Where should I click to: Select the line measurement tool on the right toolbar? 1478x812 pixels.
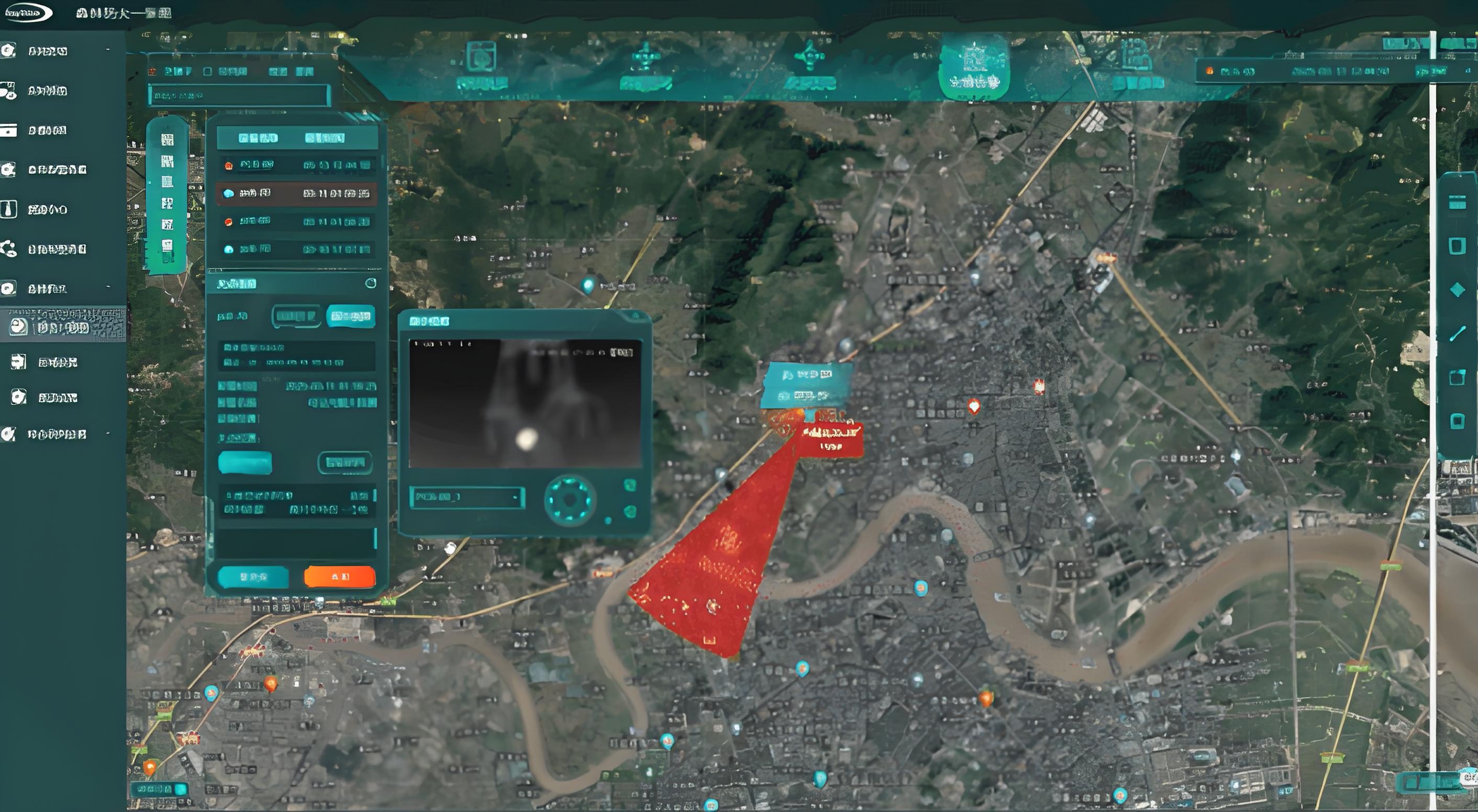click(x=1458, y=332)
